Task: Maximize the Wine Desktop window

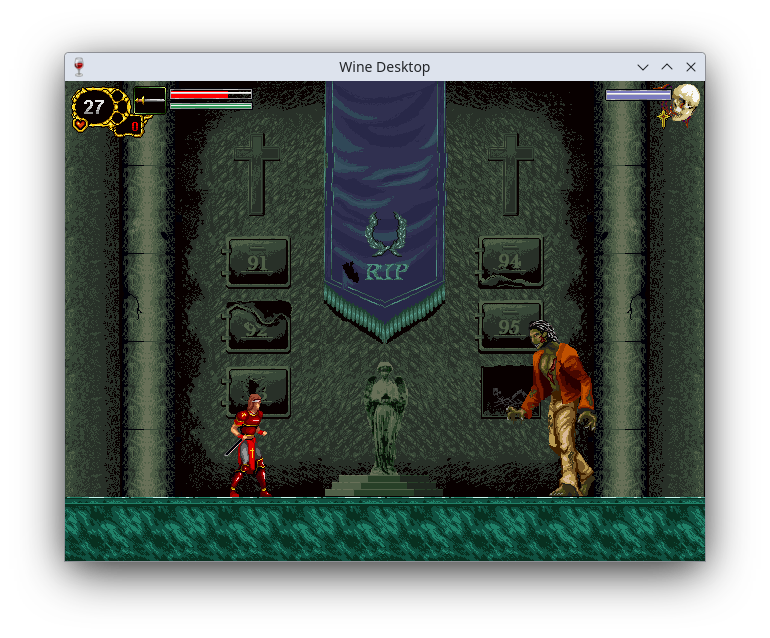Action: coord(667,67)
